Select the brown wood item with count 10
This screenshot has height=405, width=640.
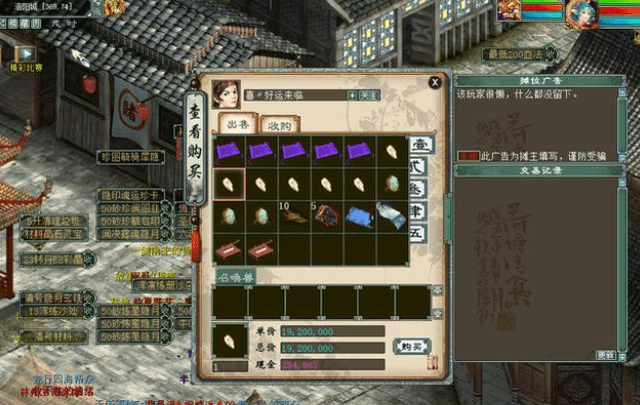[296, 216]
